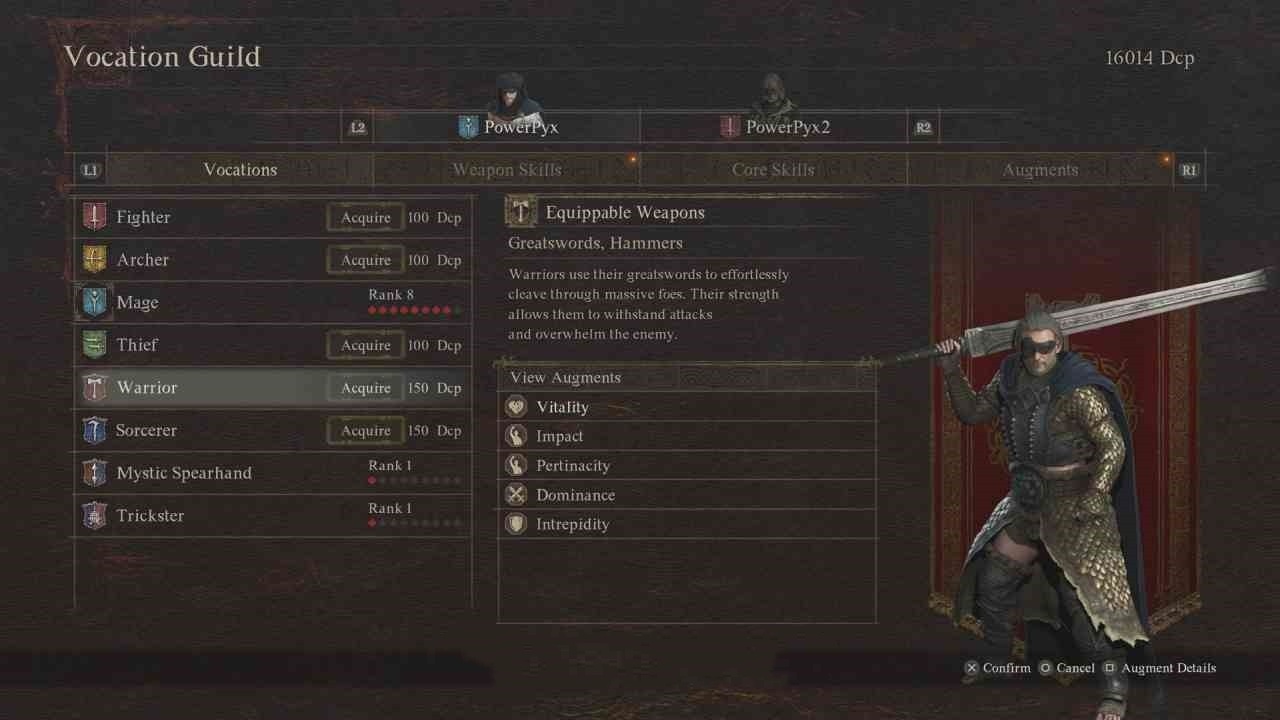This screenshot has width=1280, height=720.
Task: Open the Weapon Skills tab
Action: 507,170
